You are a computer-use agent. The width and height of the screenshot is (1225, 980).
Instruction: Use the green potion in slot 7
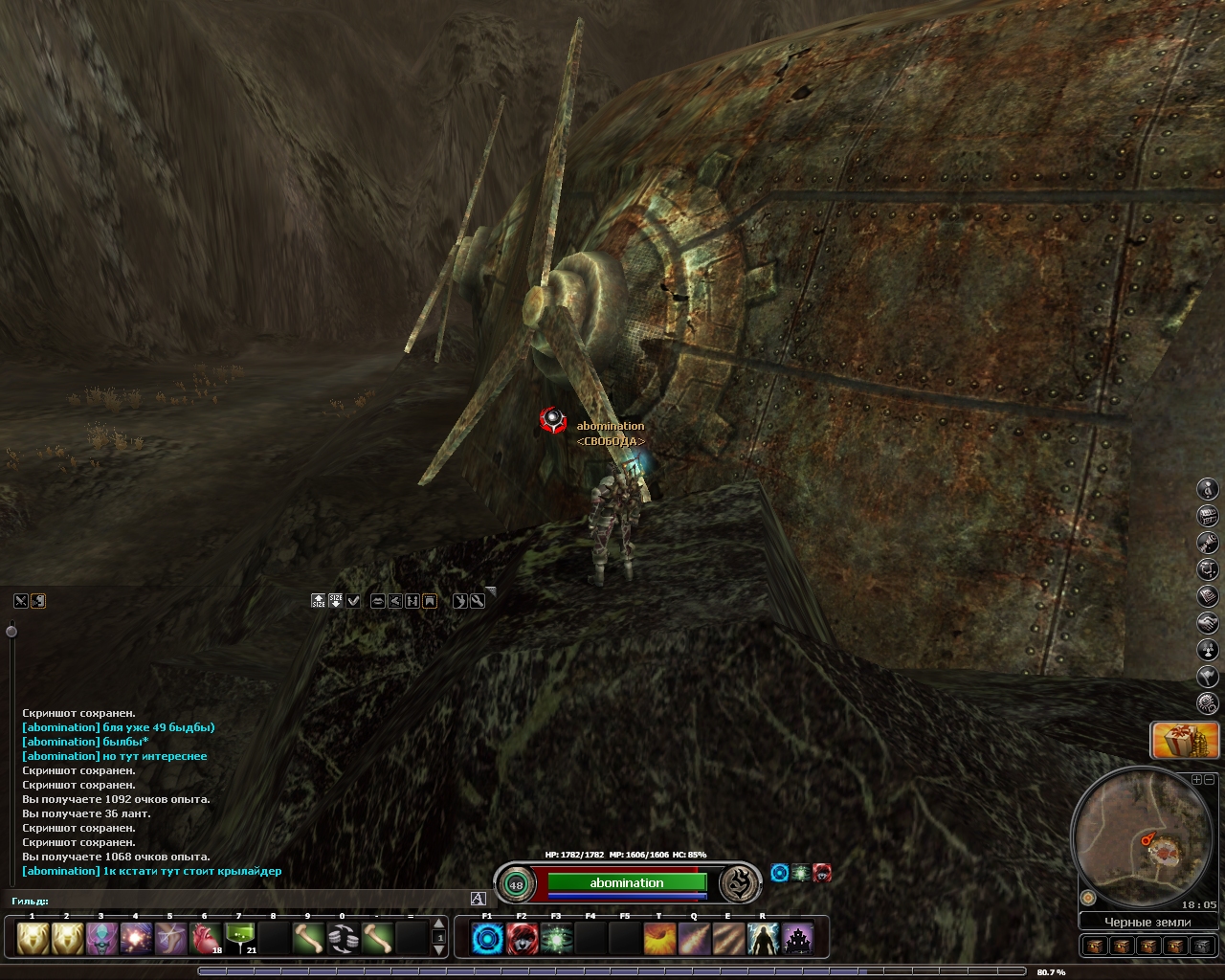[239, 939]
